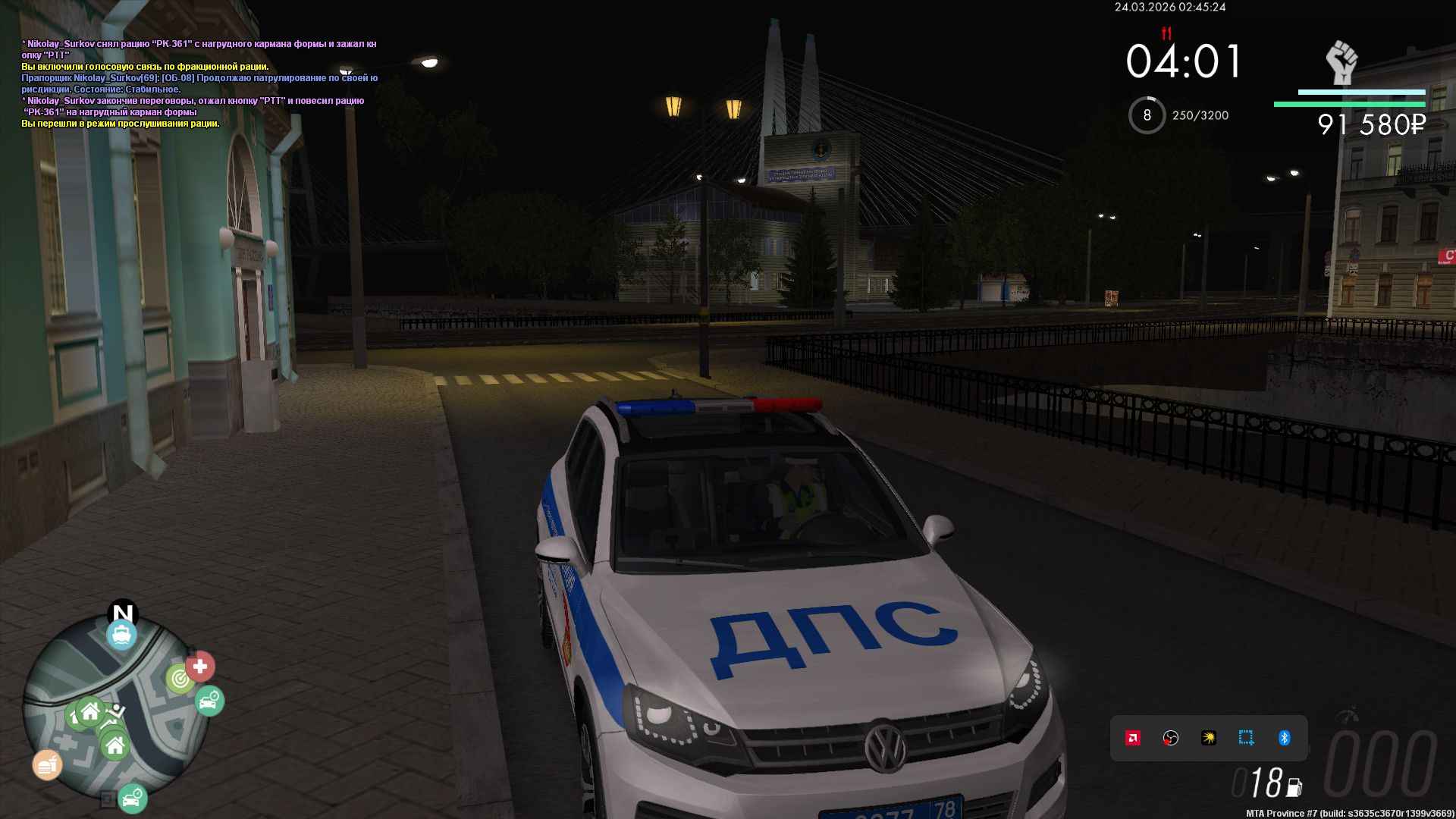Select the blue ferry marker on minimap
1456x819 pixels.
pyautogui.click(x=121, y=635)
